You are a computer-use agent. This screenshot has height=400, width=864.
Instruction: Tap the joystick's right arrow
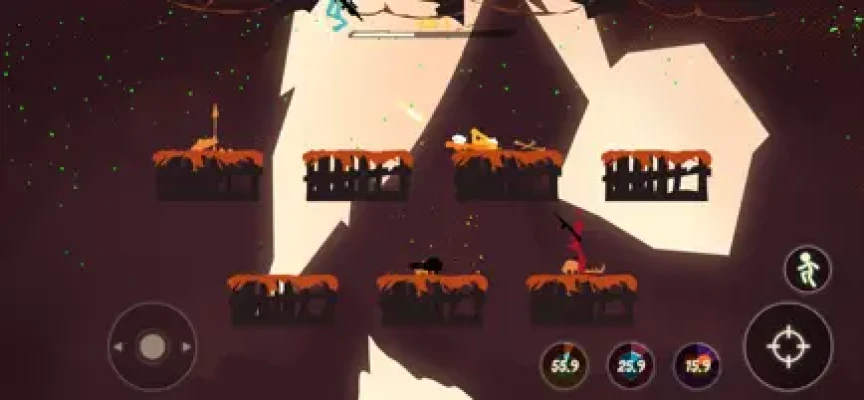[x=185, y=347]
